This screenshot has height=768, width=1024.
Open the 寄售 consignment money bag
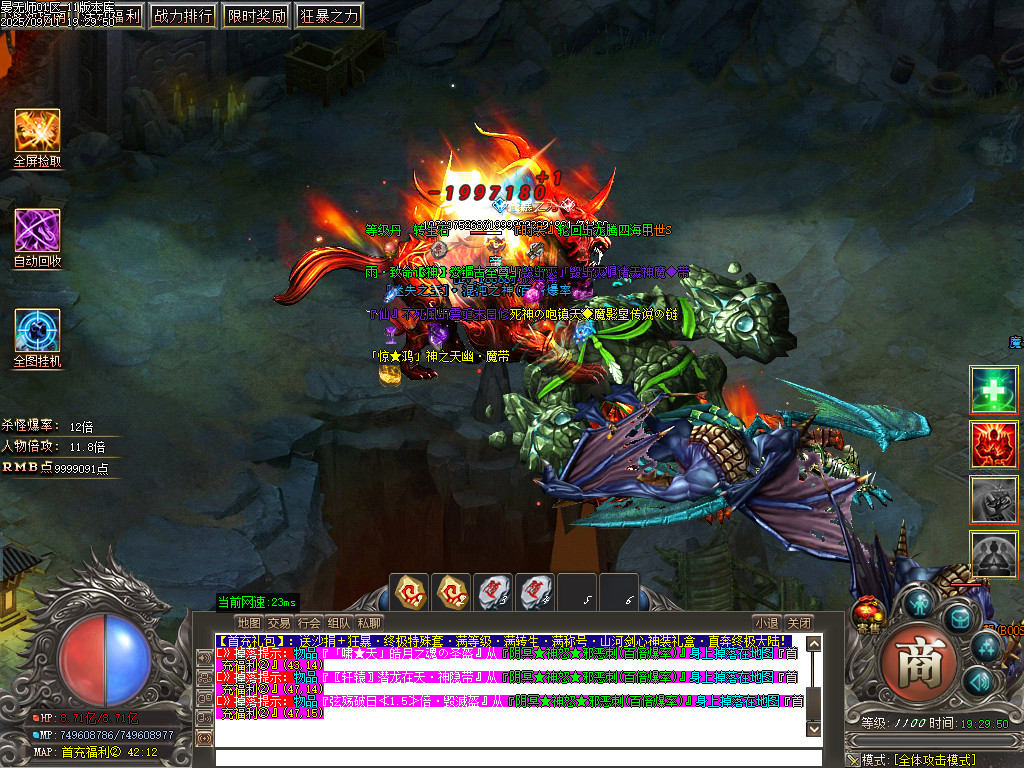click(x=868, y=611)
